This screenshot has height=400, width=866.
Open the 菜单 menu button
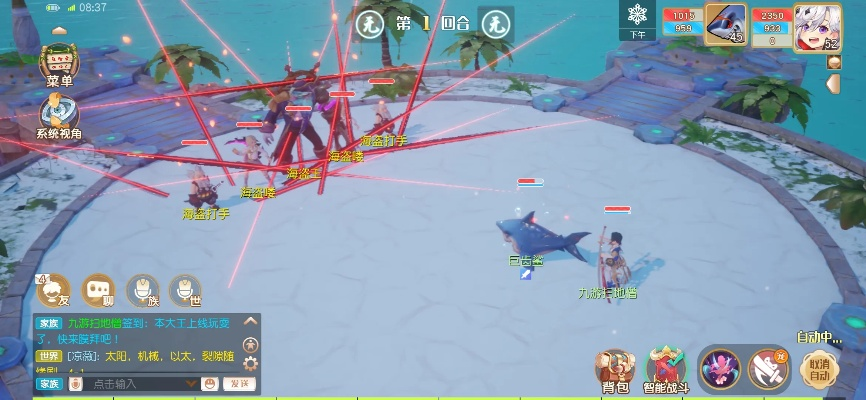pos(59,64)
